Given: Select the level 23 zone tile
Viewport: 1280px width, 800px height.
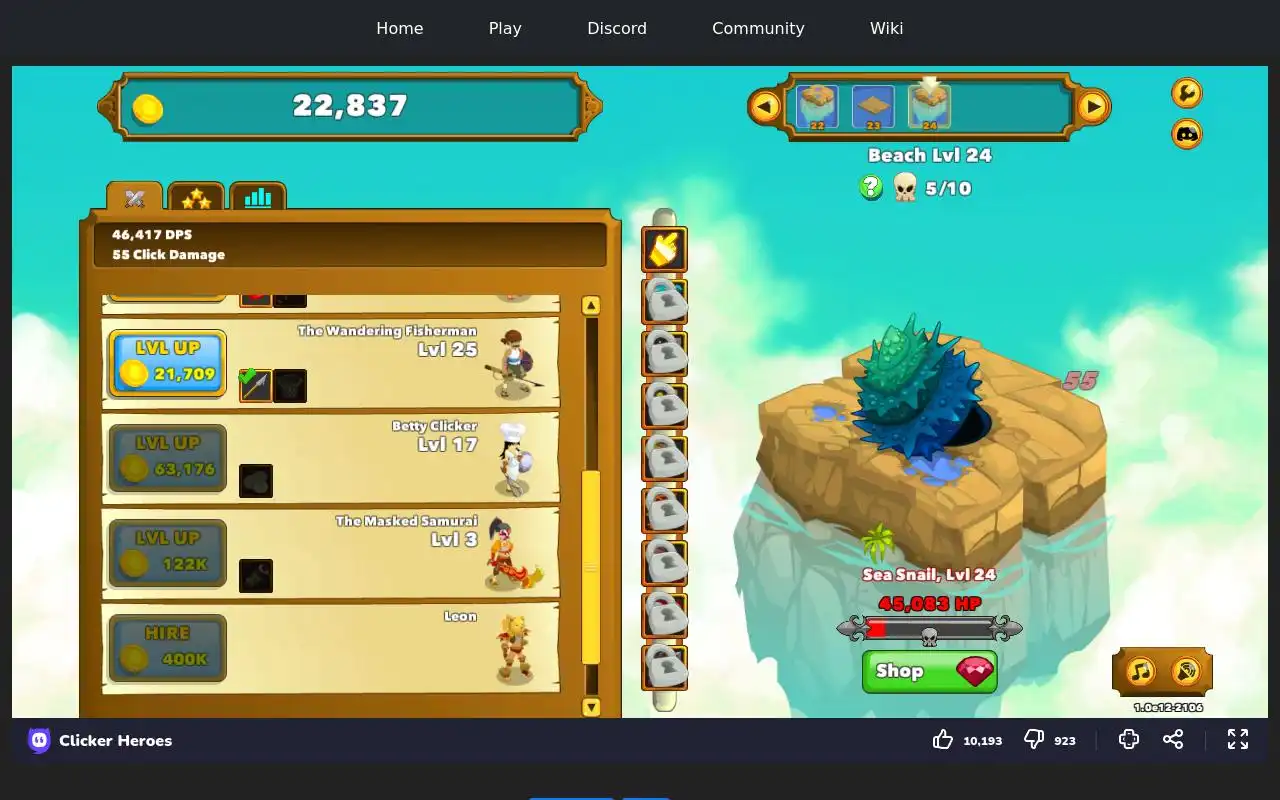Looking at the screenshot, I should [873, 107].
